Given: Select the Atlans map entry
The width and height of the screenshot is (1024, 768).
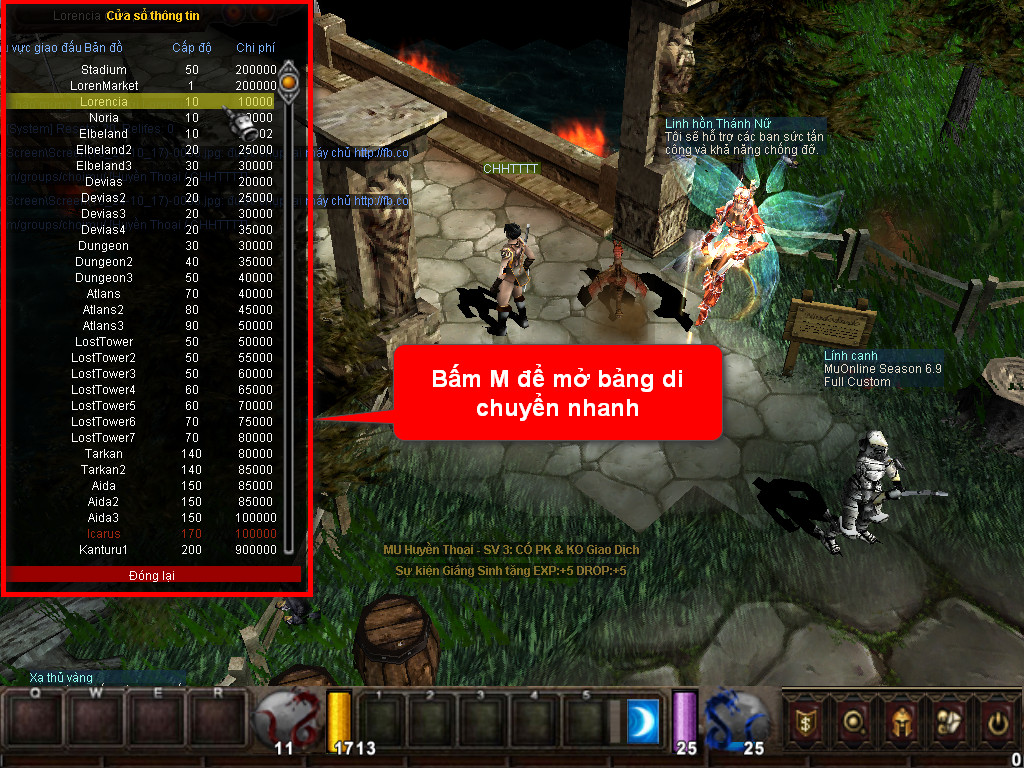Looking at the screenshot, I should point(104,294).
